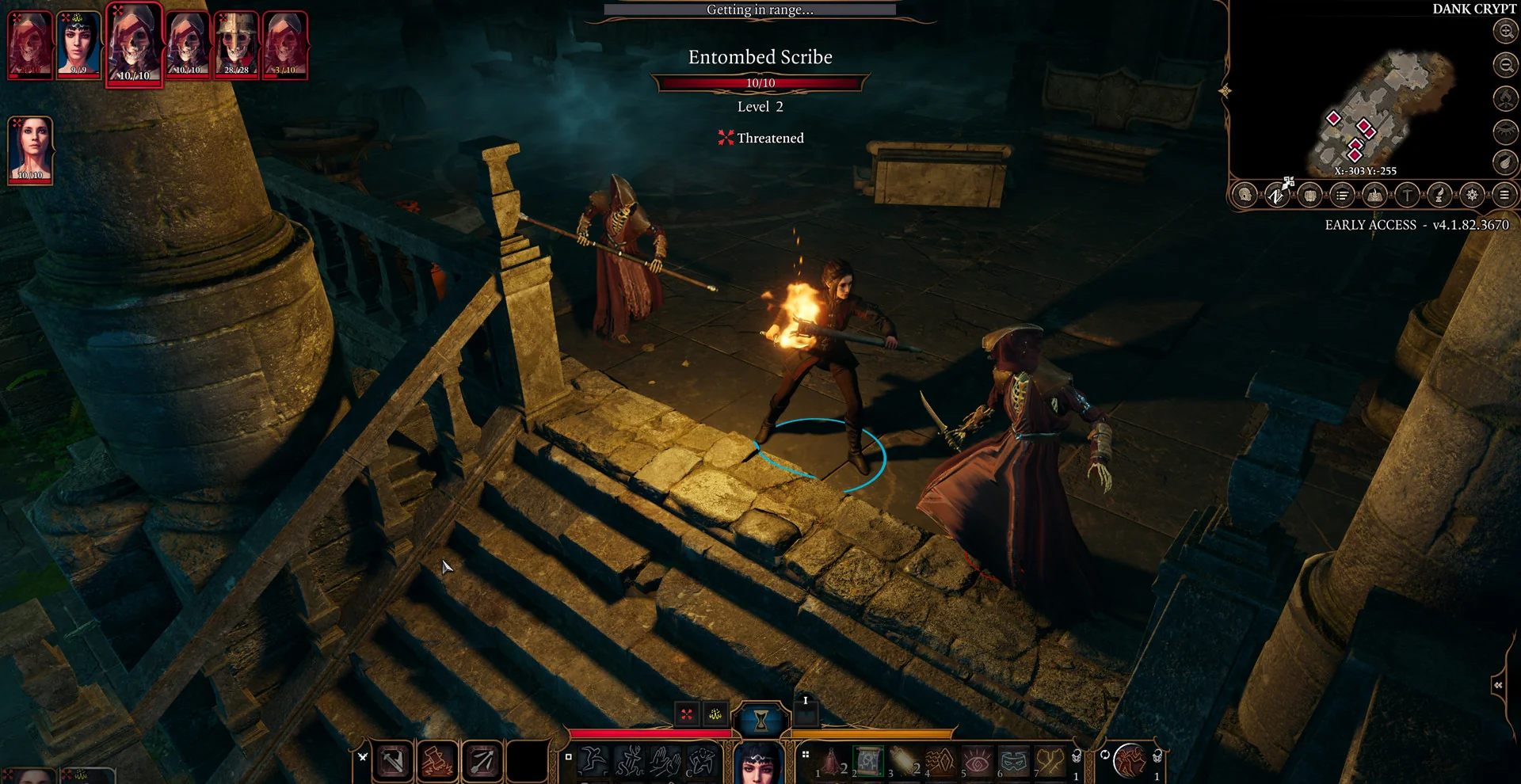This screenshot has width=1521, height=784.
Task: Open the flaming spellbook icon
Action: (1374, 195)
